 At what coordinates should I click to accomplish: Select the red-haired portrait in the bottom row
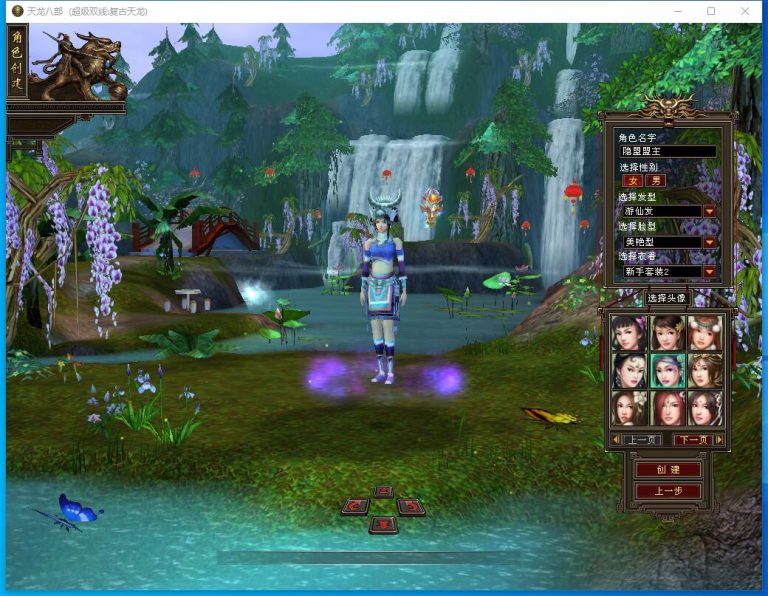668,407
